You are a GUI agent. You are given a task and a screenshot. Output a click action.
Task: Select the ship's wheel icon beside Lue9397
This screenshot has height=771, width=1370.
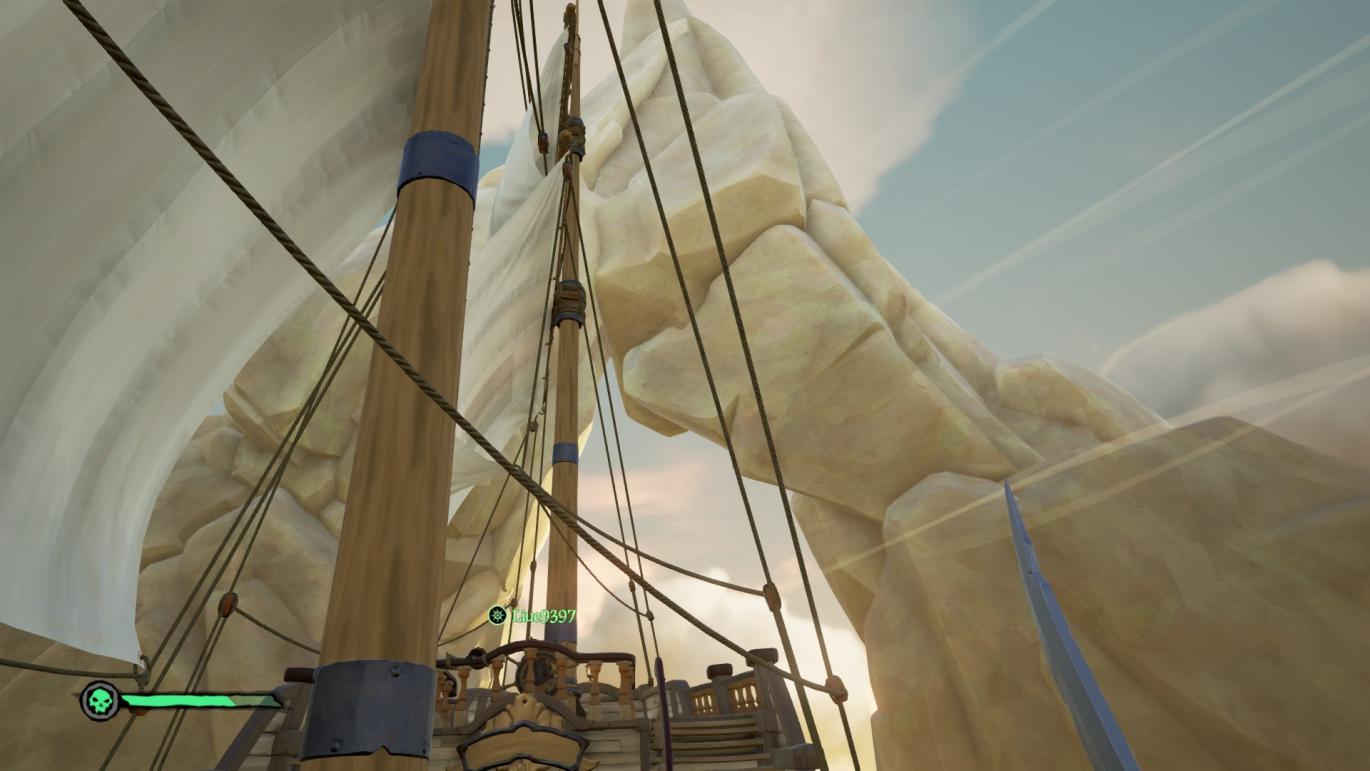click(x=497, y=615)
